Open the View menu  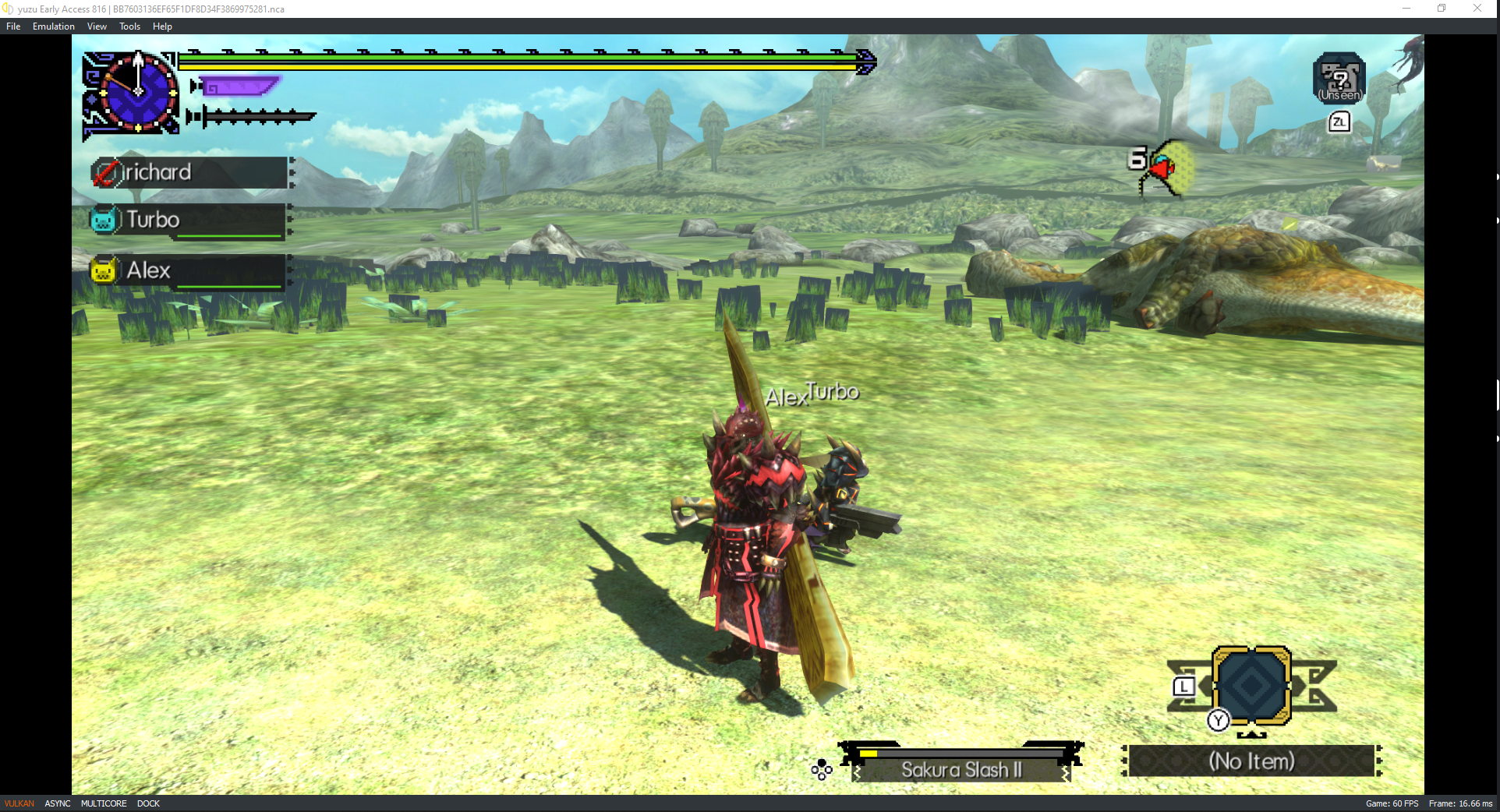coord(97,26)
